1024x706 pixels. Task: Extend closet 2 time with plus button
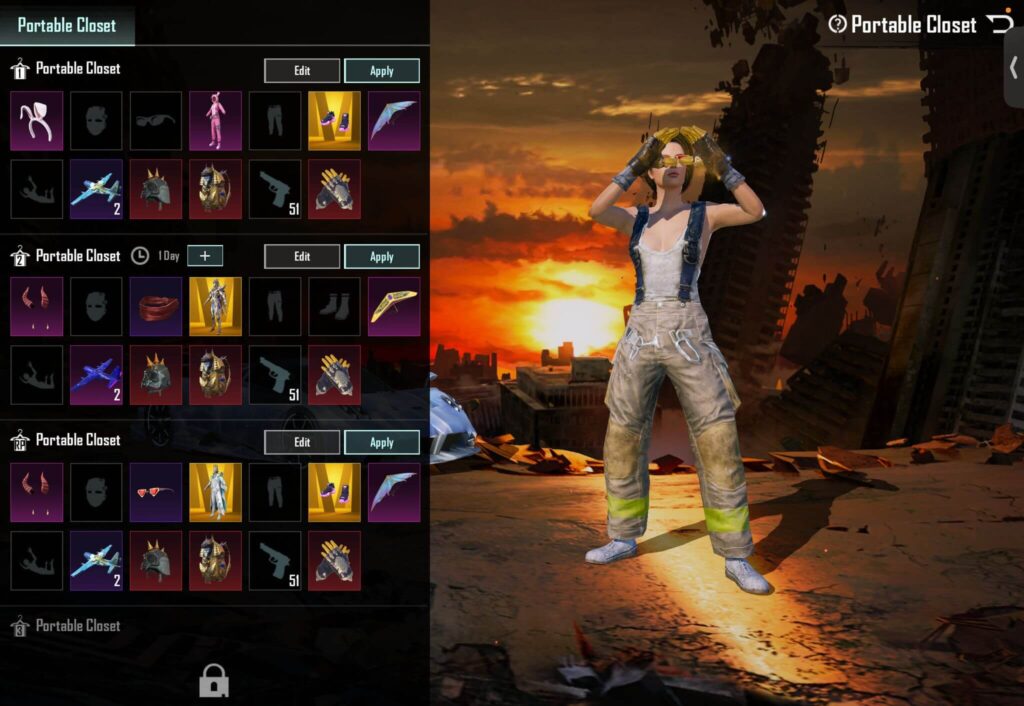coord(205,256)
